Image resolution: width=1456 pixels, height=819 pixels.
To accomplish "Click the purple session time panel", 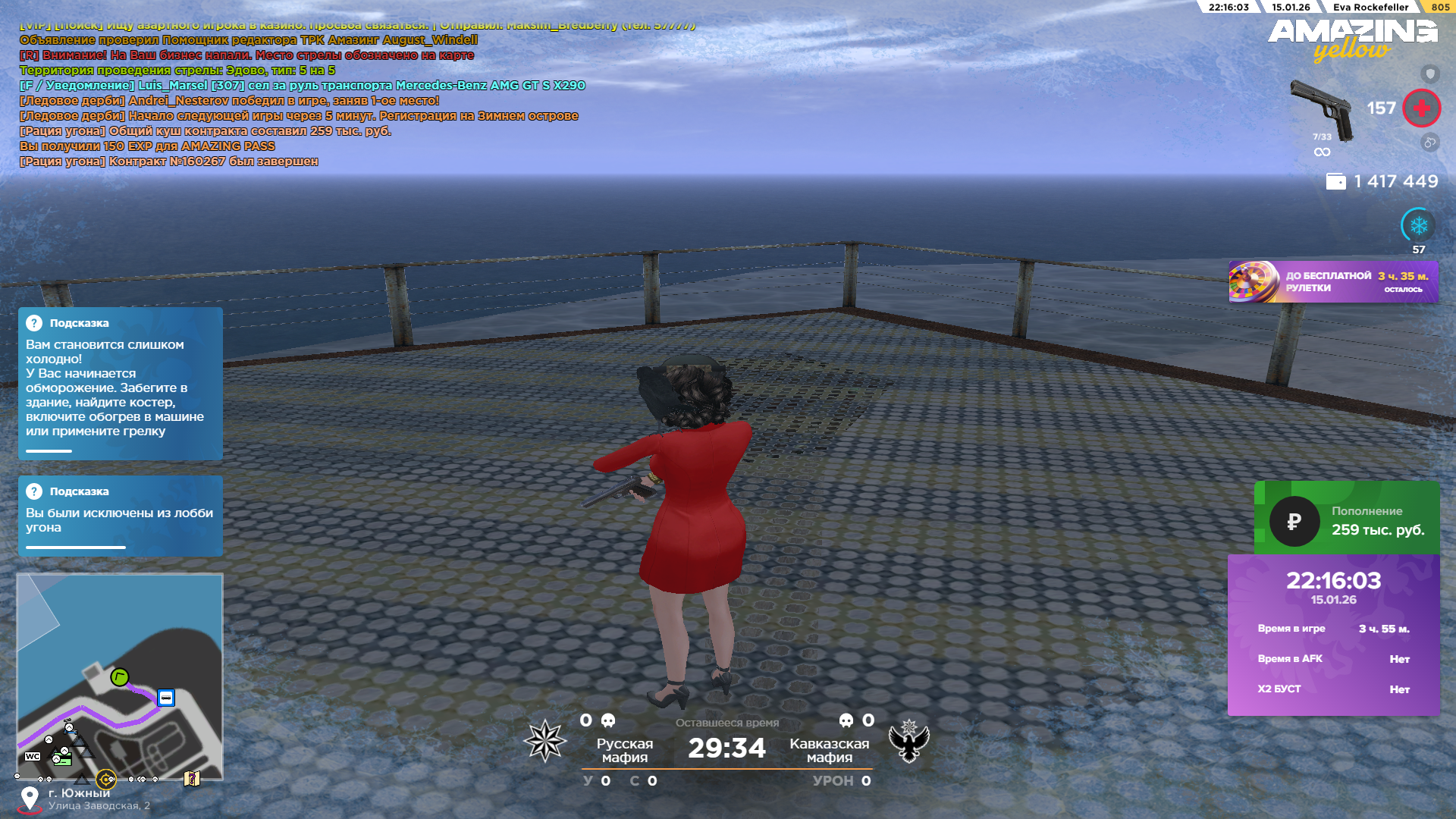I will (1333, 635).
